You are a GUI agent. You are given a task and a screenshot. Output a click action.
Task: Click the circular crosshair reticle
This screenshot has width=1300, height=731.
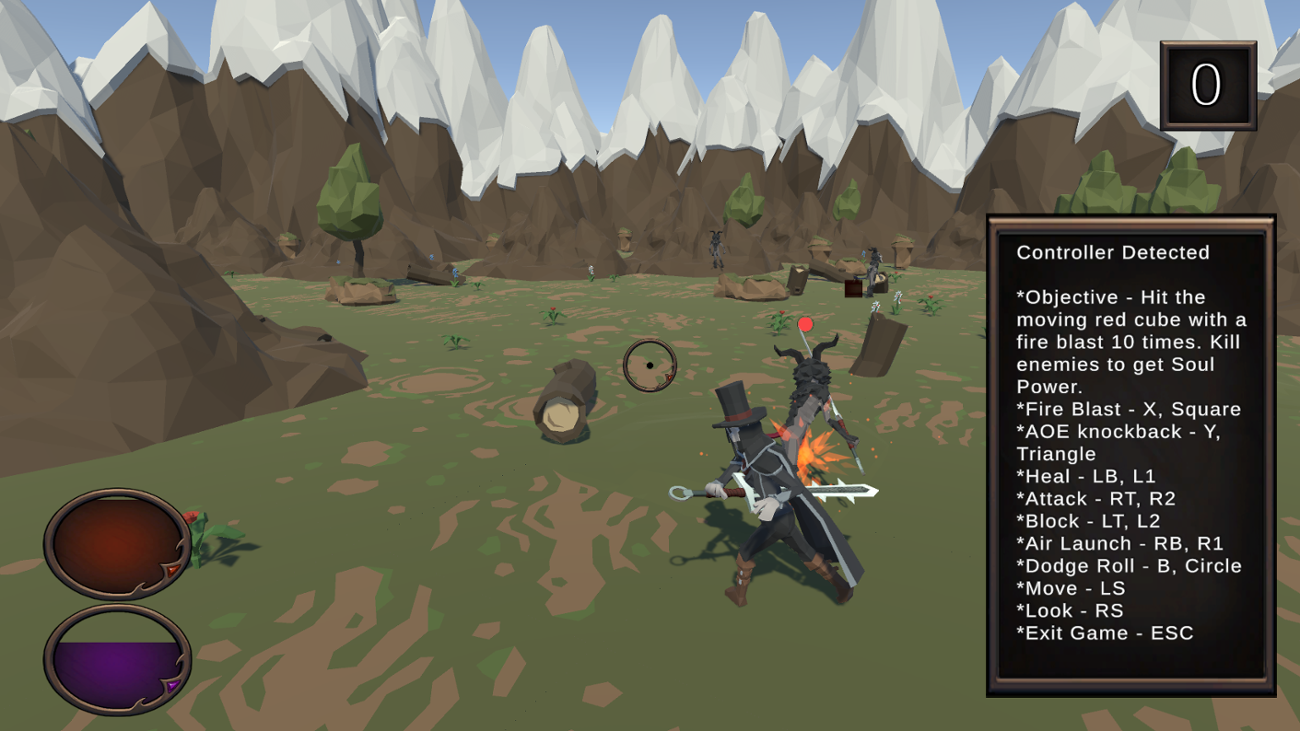[651, 366]
